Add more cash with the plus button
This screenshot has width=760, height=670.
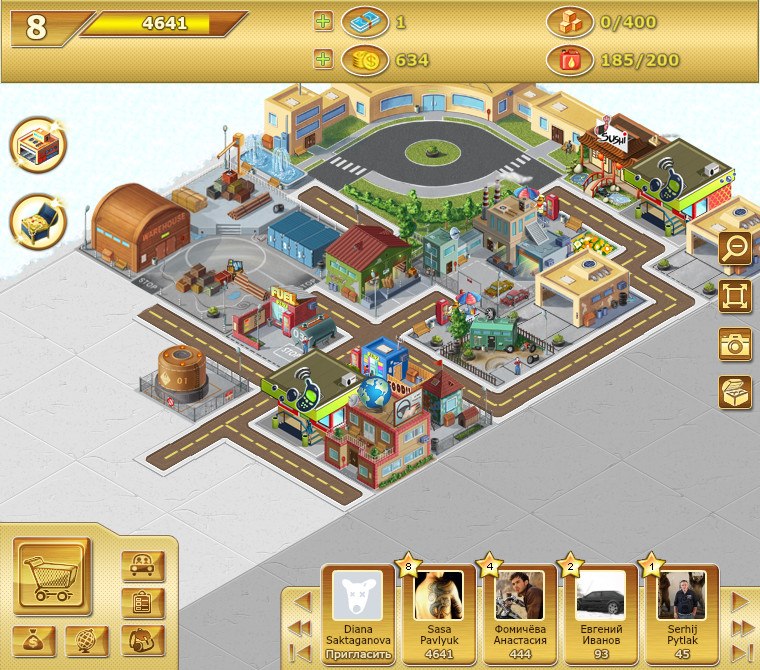coord(323,22)
